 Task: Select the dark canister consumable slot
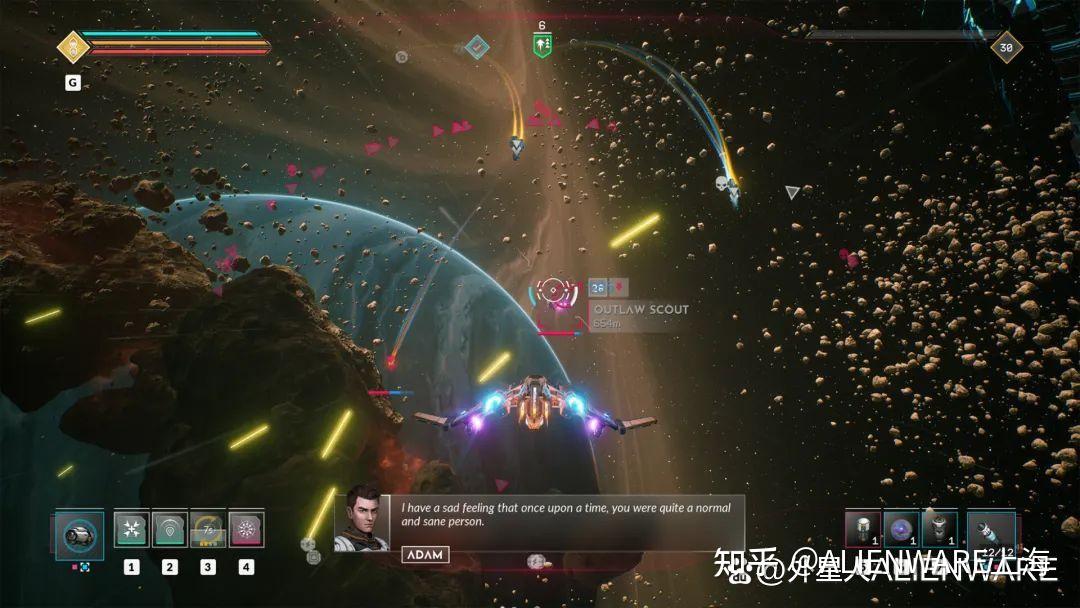click(938, 529)
